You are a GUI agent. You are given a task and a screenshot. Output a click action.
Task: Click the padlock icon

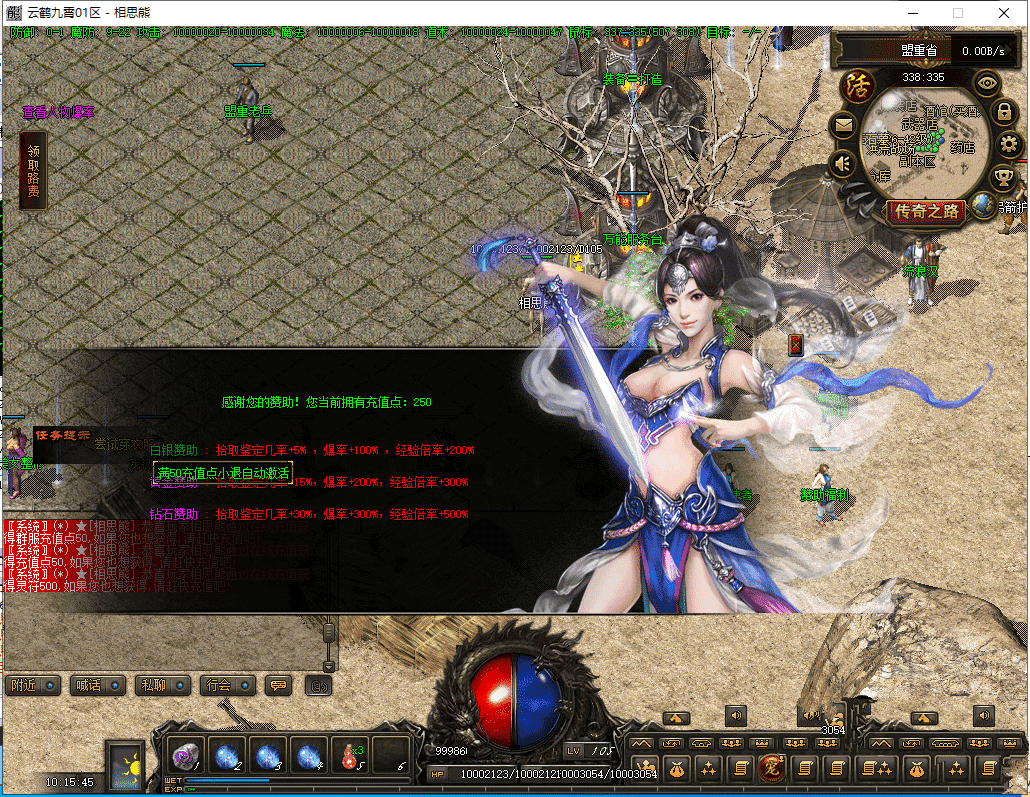(x=1003, y=112)
